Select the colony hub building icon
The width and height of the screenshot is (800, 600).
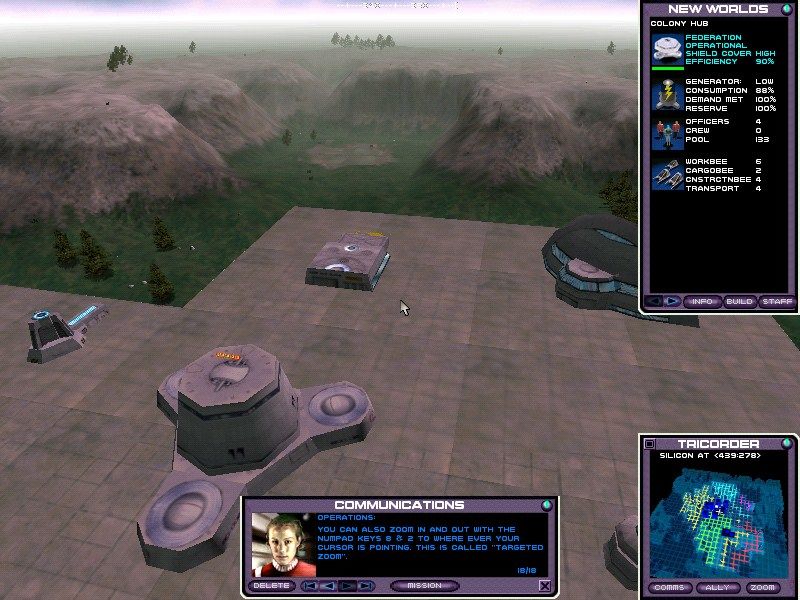coord(667,50)
